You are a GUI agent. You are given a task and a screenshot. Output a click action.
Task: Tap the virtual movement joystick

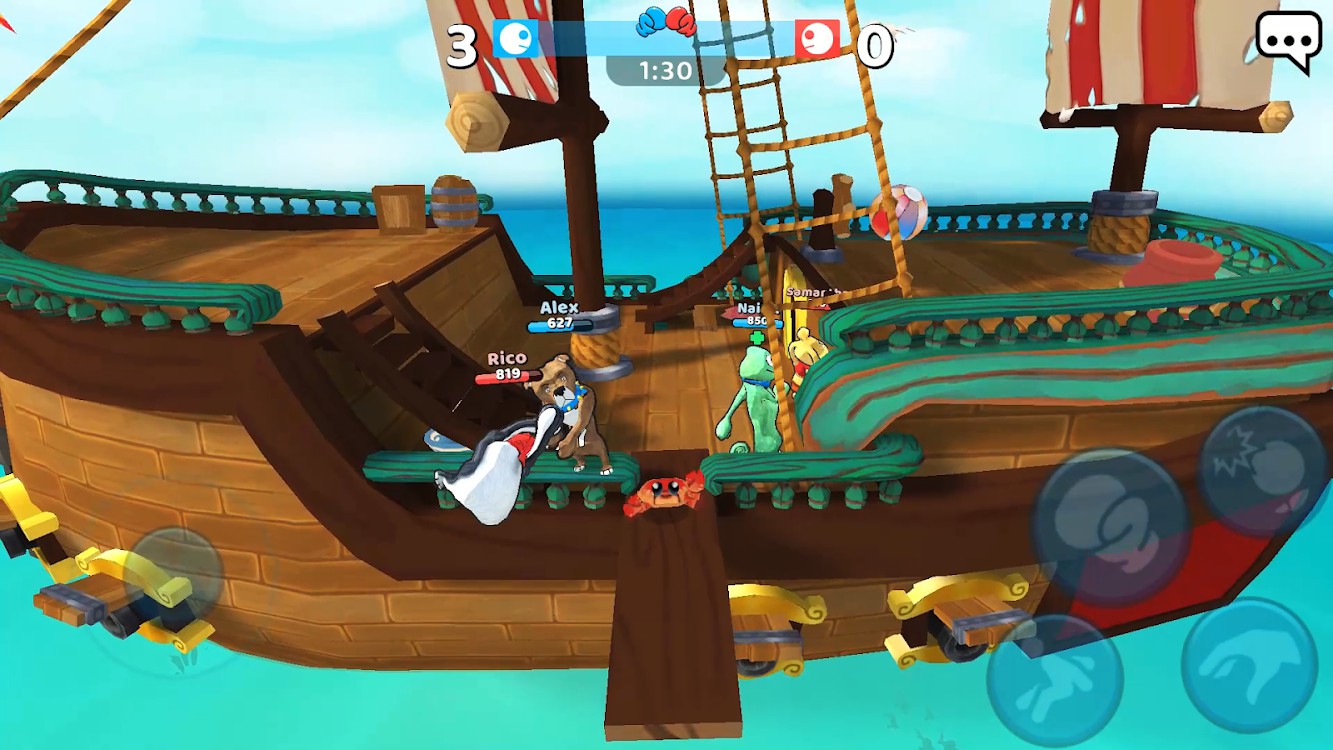pyautogui.click(x=172, y=577)
